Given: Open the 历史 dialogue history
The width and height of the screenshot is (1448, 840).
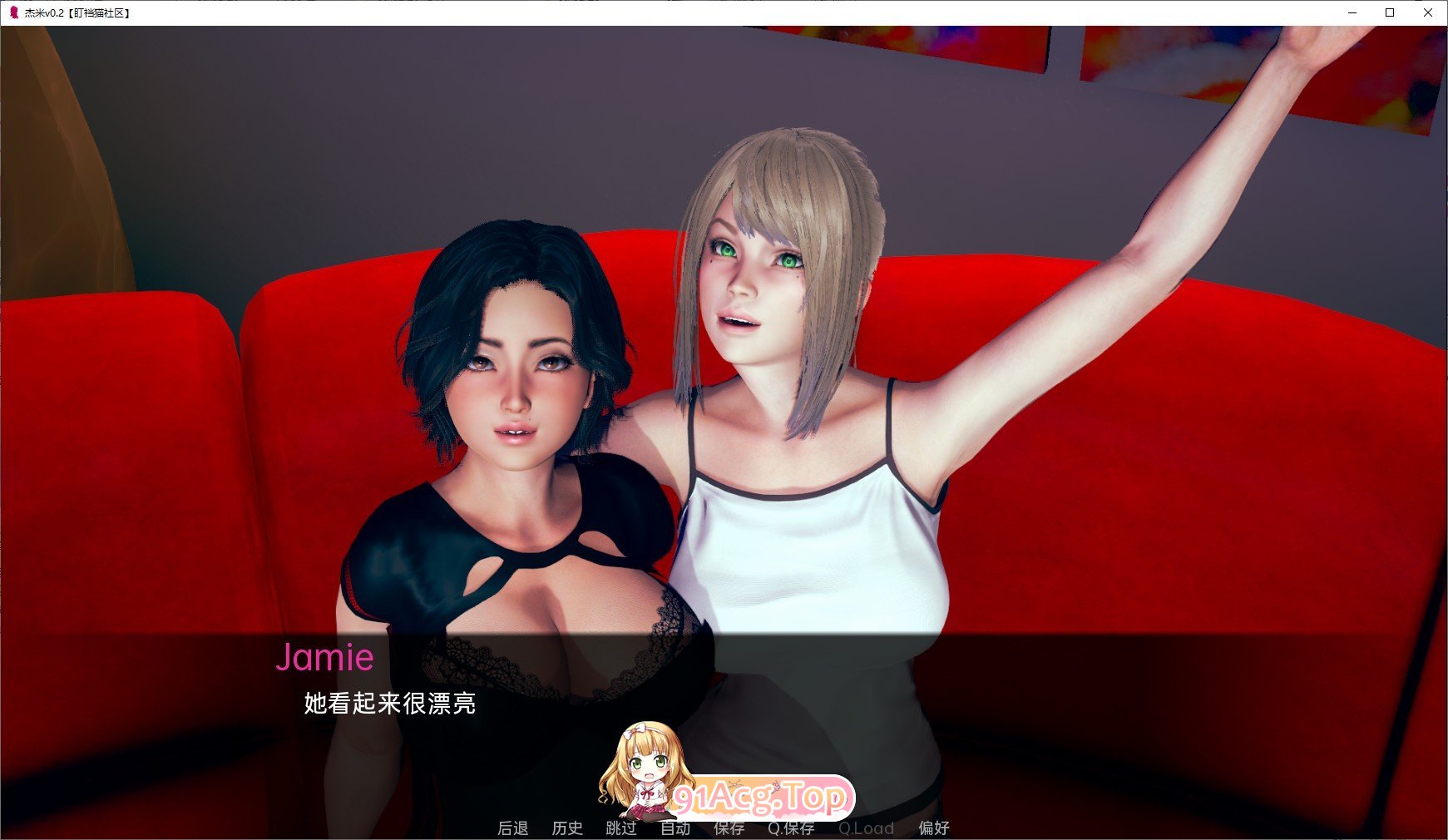Looking at the screenshot, I should (x=568, y=828).
